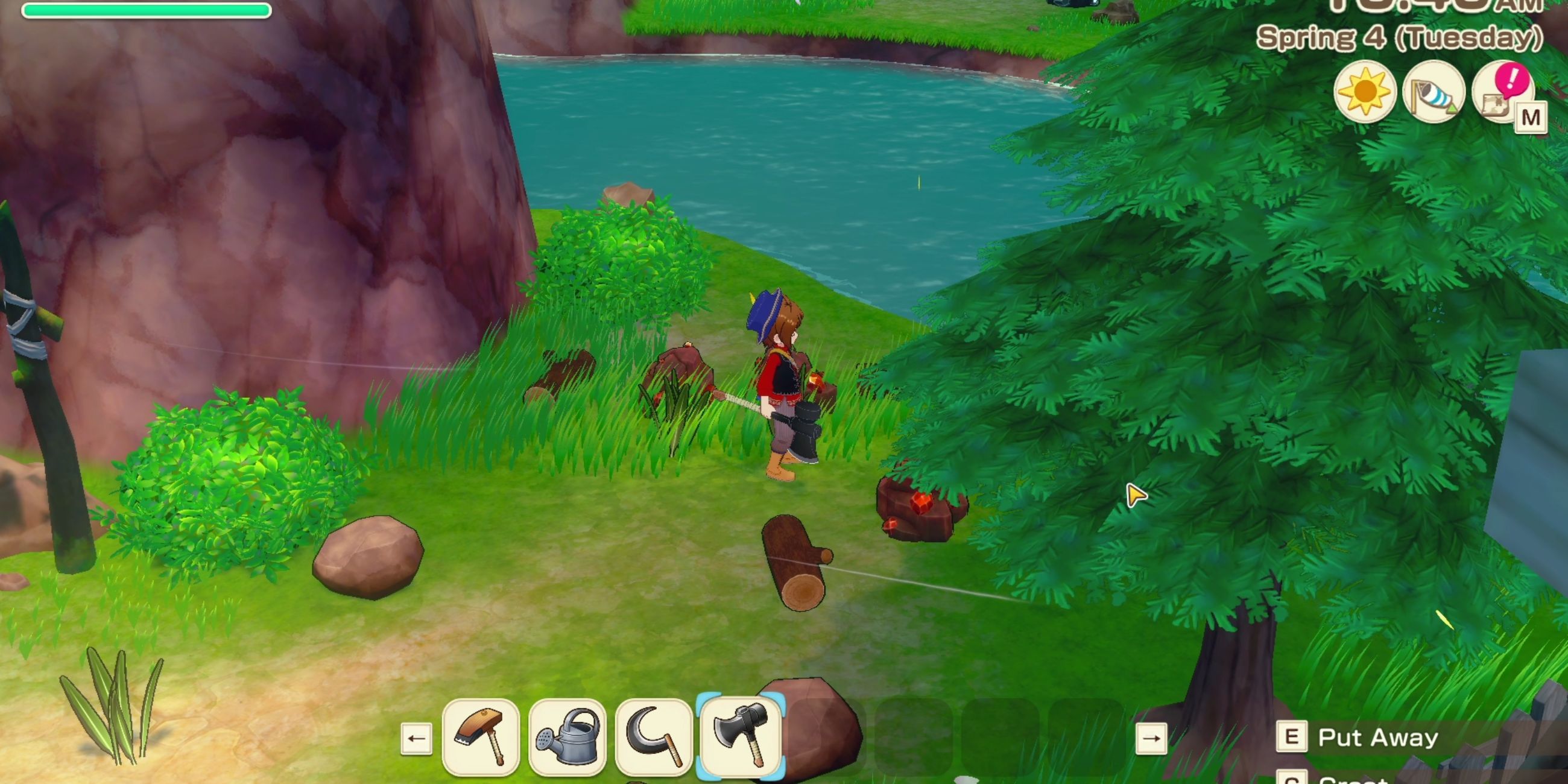This screenshot has height=784, width=1568.
Task: Open the weather forecast sun icon
Action: (x=1365, y=92)
